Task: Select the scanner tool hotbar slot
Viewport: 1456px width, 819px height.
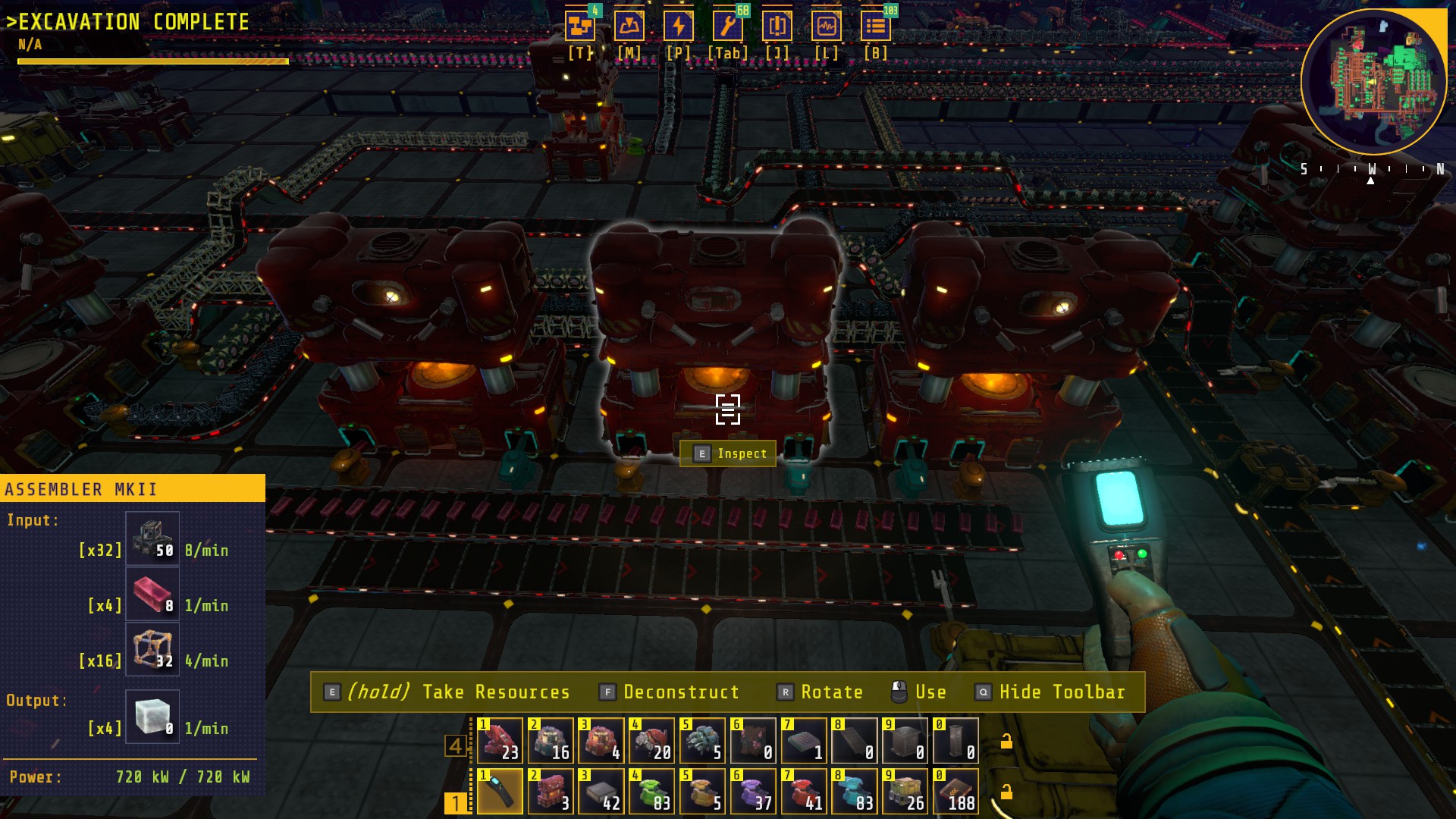Action: (500, 791)
